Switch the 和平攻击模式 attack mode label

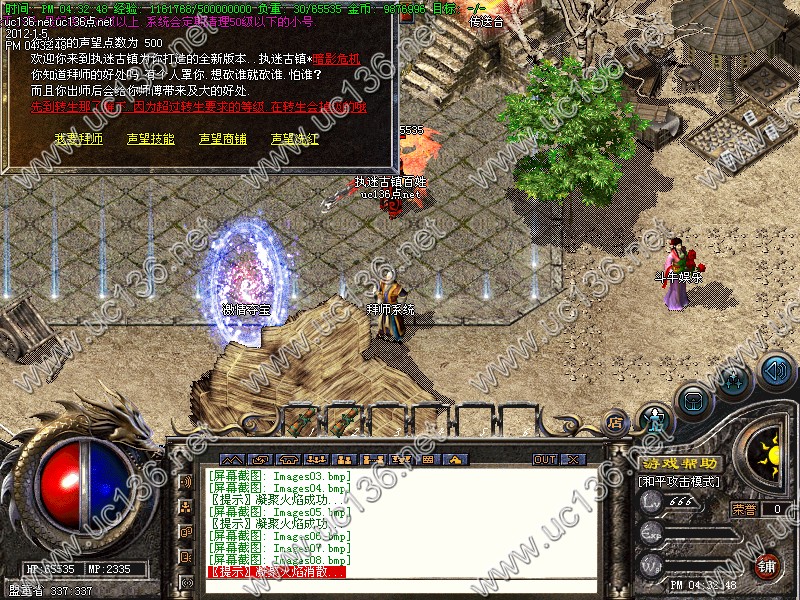click(680, 482)
